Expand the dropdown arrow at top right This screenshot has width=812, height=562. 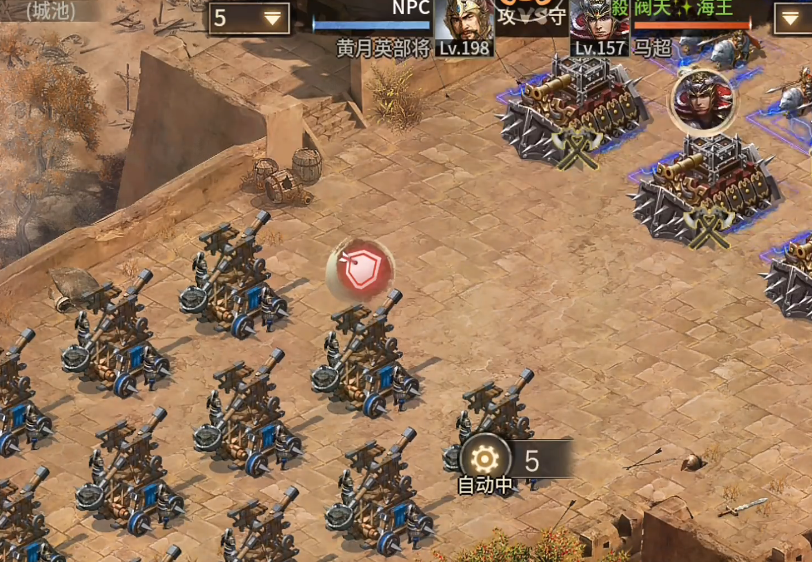click(x=791, y=17)
